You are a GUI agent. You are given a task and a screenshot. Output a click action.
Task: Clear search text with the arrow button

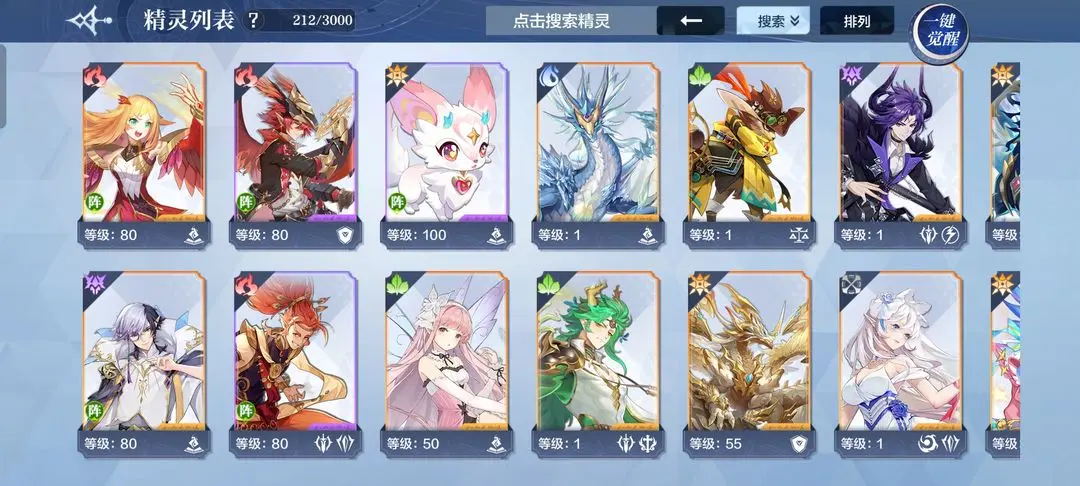pos(690,20)
